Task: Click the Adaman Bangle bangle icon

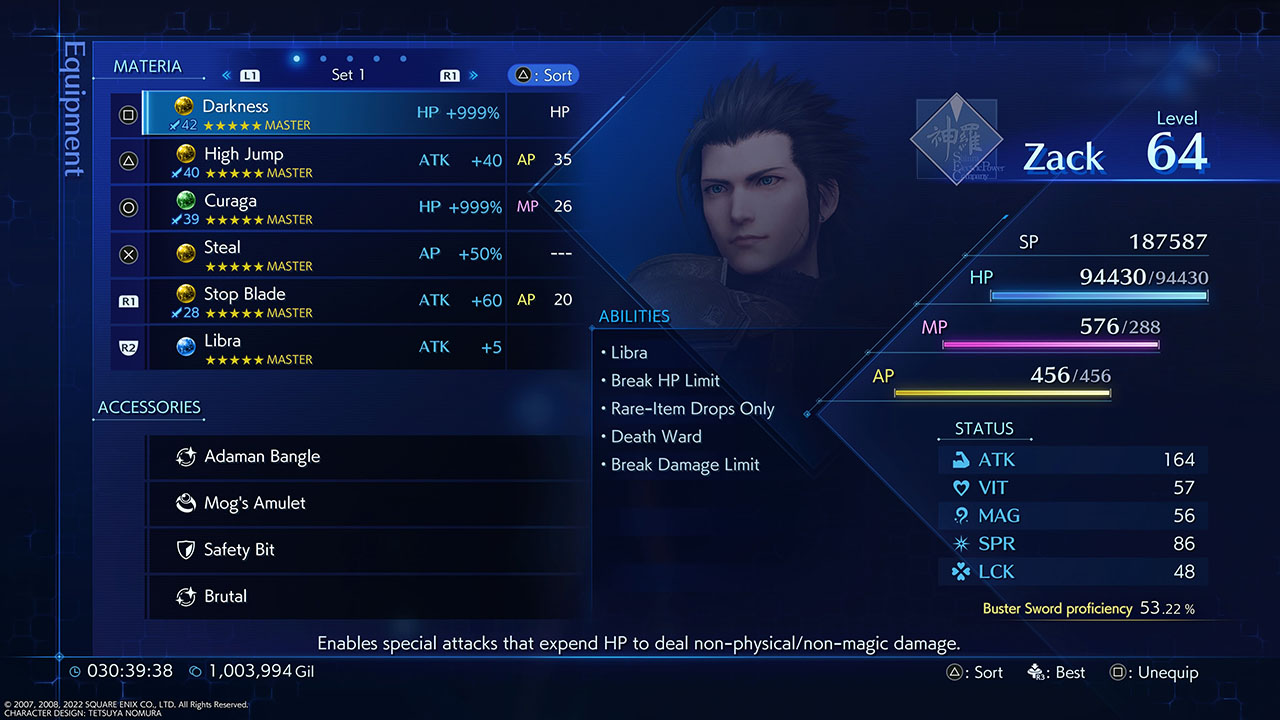Action: pos(187,456)
